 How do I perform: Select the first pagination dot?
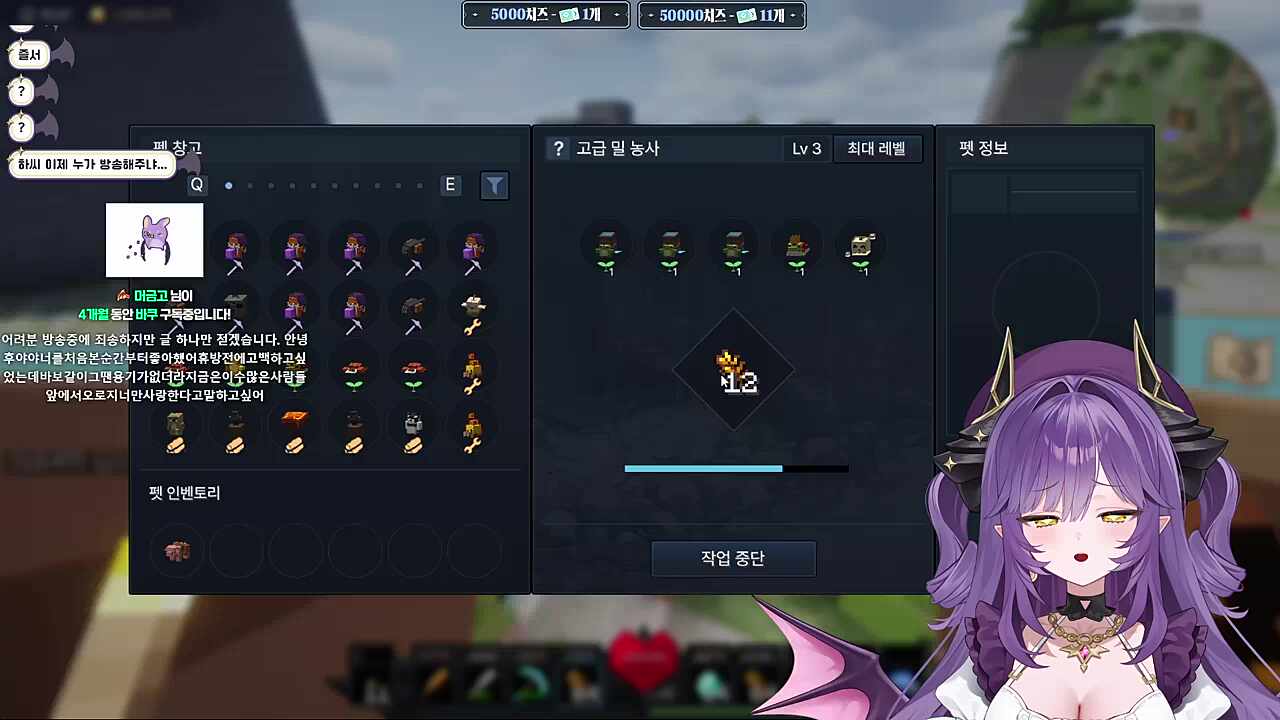(x=229, y=185)
